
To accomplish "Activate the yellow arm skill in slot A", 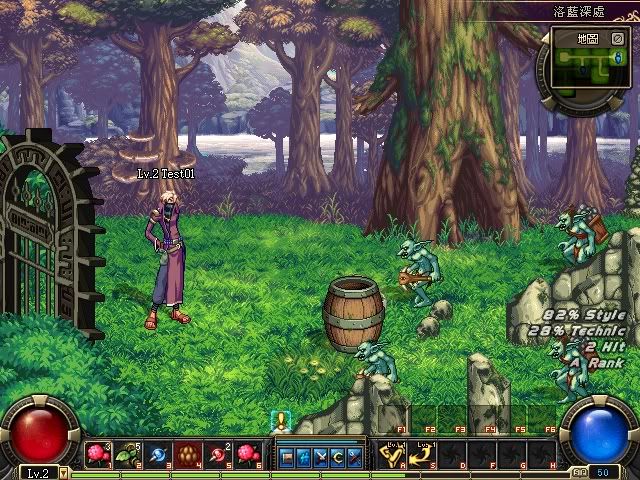I will point(391,455).
